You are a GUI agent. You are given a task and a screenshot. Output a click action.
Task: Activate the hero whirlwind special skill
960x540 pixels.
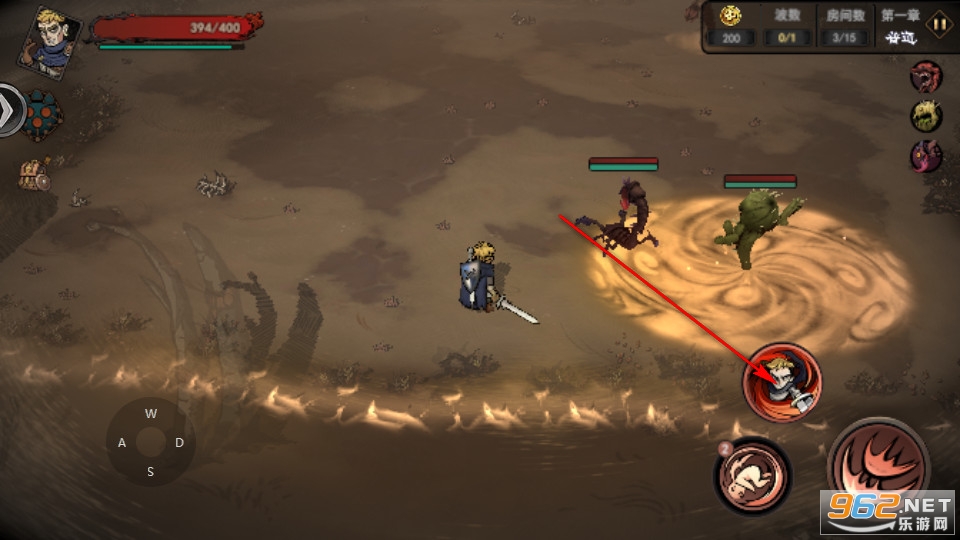click(782, 382)
